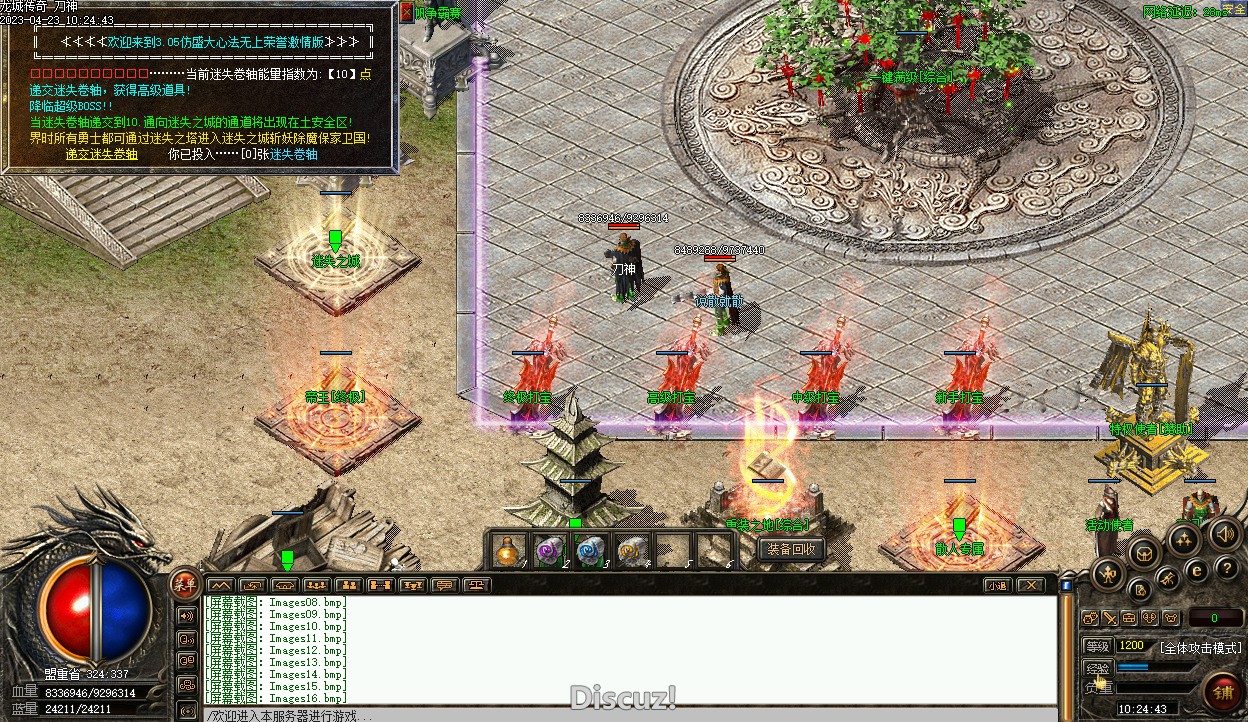
Task: Open the four-star sparkle skills icon
Action: coord(1184,540)
